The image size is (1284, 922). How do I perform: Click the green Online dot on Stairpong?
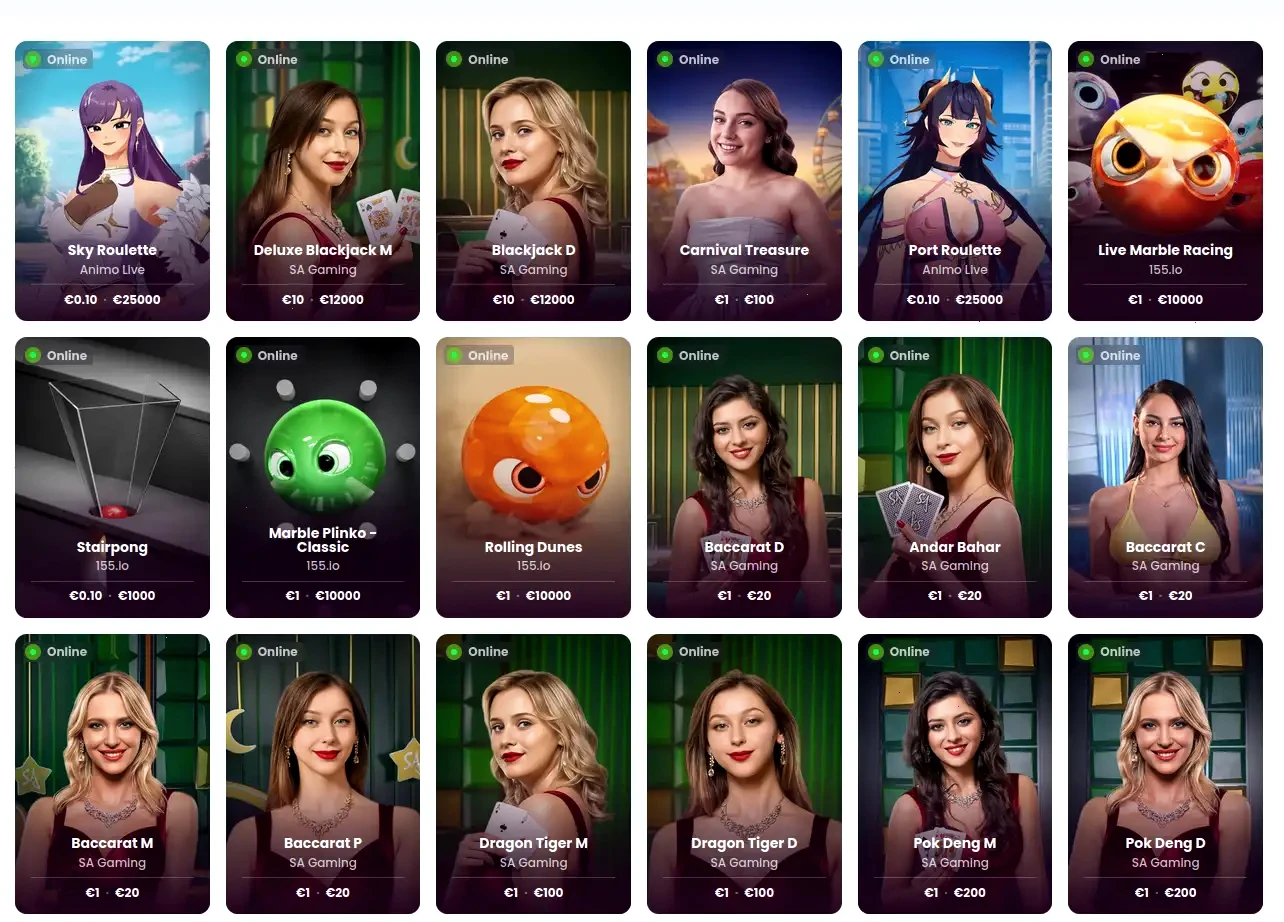pyautogui.click(x=31, y=355)
